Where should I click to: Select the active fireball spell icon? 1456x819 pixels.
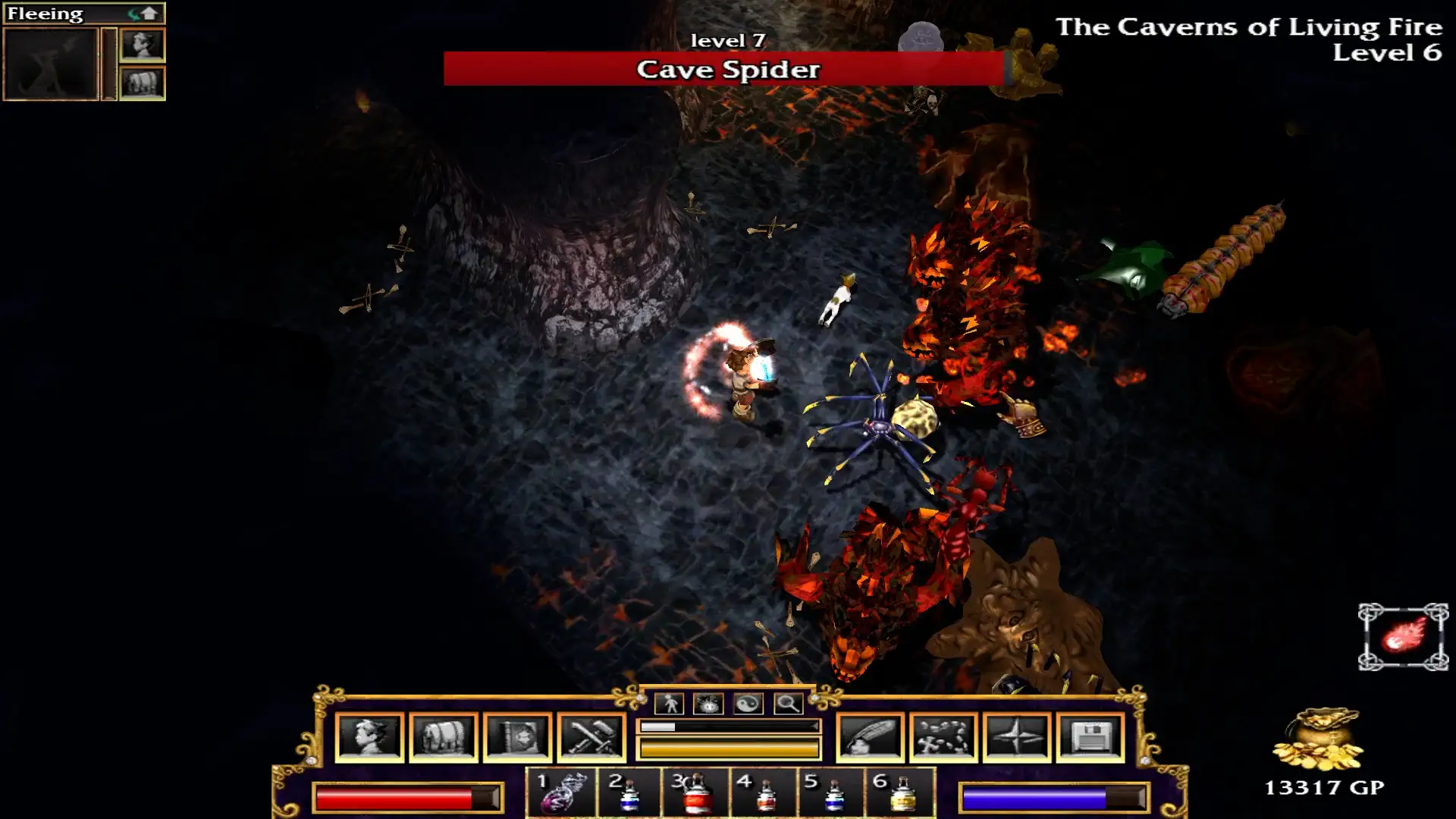tap(1403, 636)
